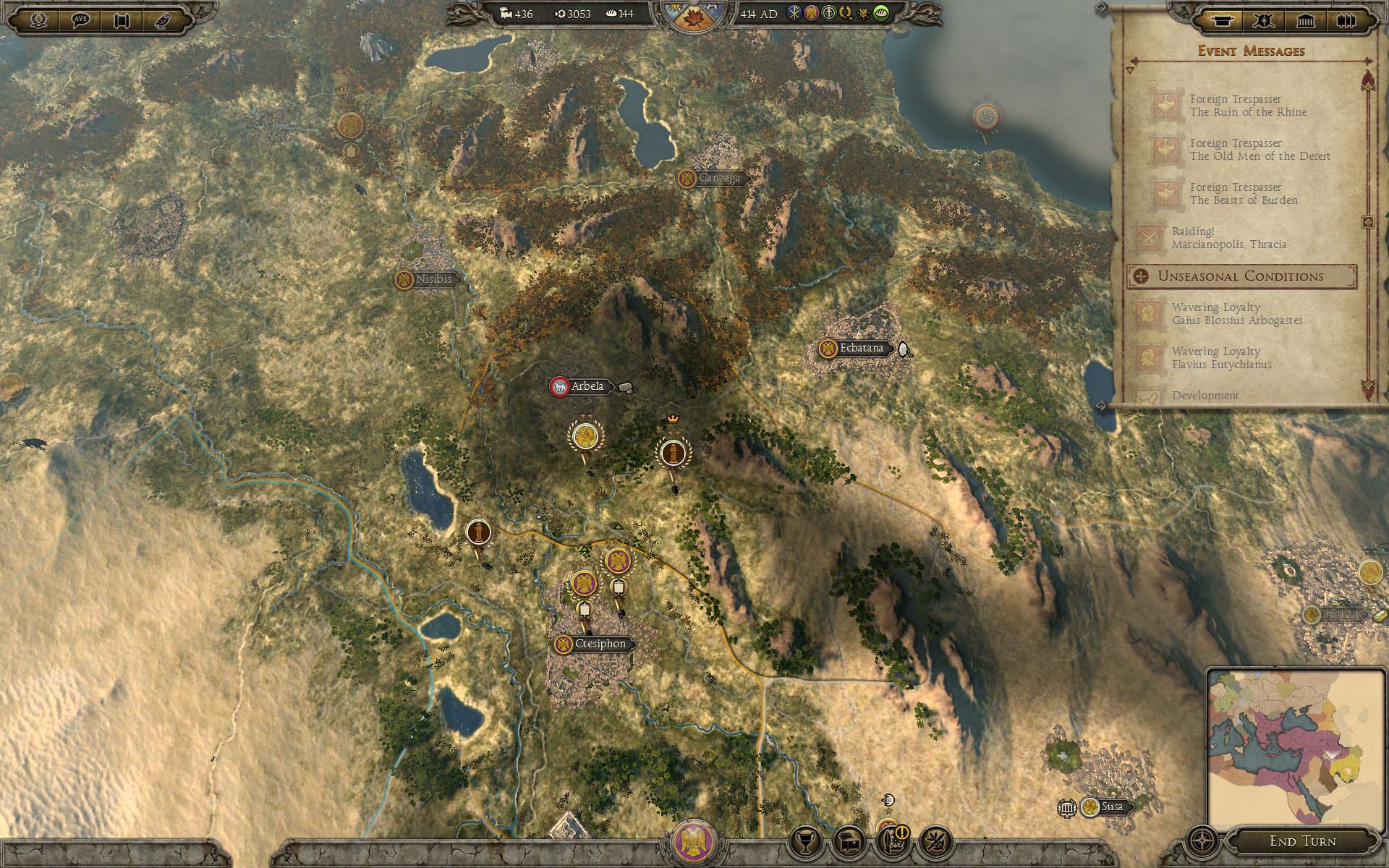Switch to the crossed swords shield tab
This screenshot has height=868, width=1389.
(1264, 20)
